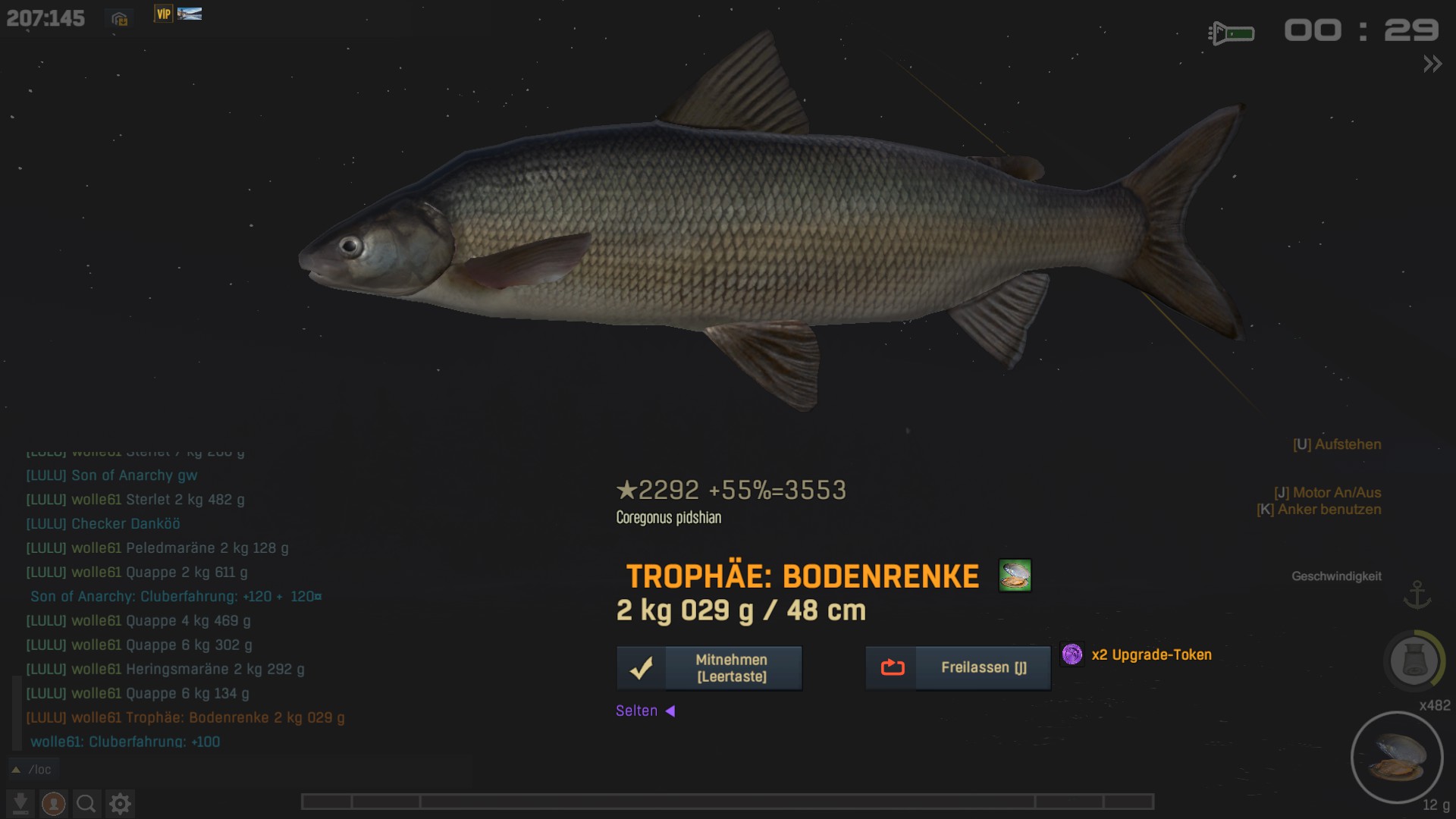Keep the fish with the Mitnehmen button

point(709,668)
